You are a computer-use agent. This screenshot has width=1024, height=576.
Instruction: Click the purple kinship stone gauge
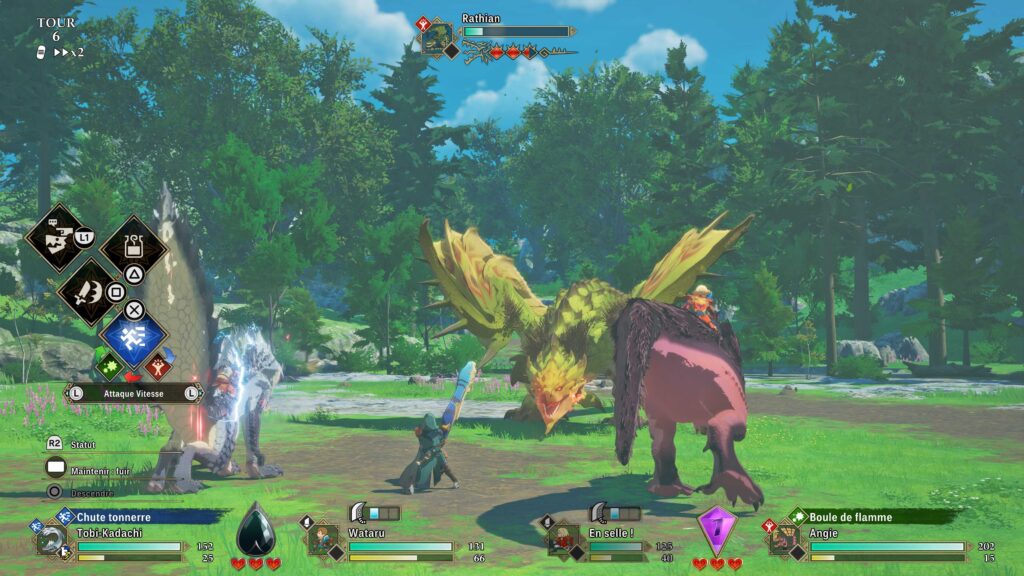716,531
